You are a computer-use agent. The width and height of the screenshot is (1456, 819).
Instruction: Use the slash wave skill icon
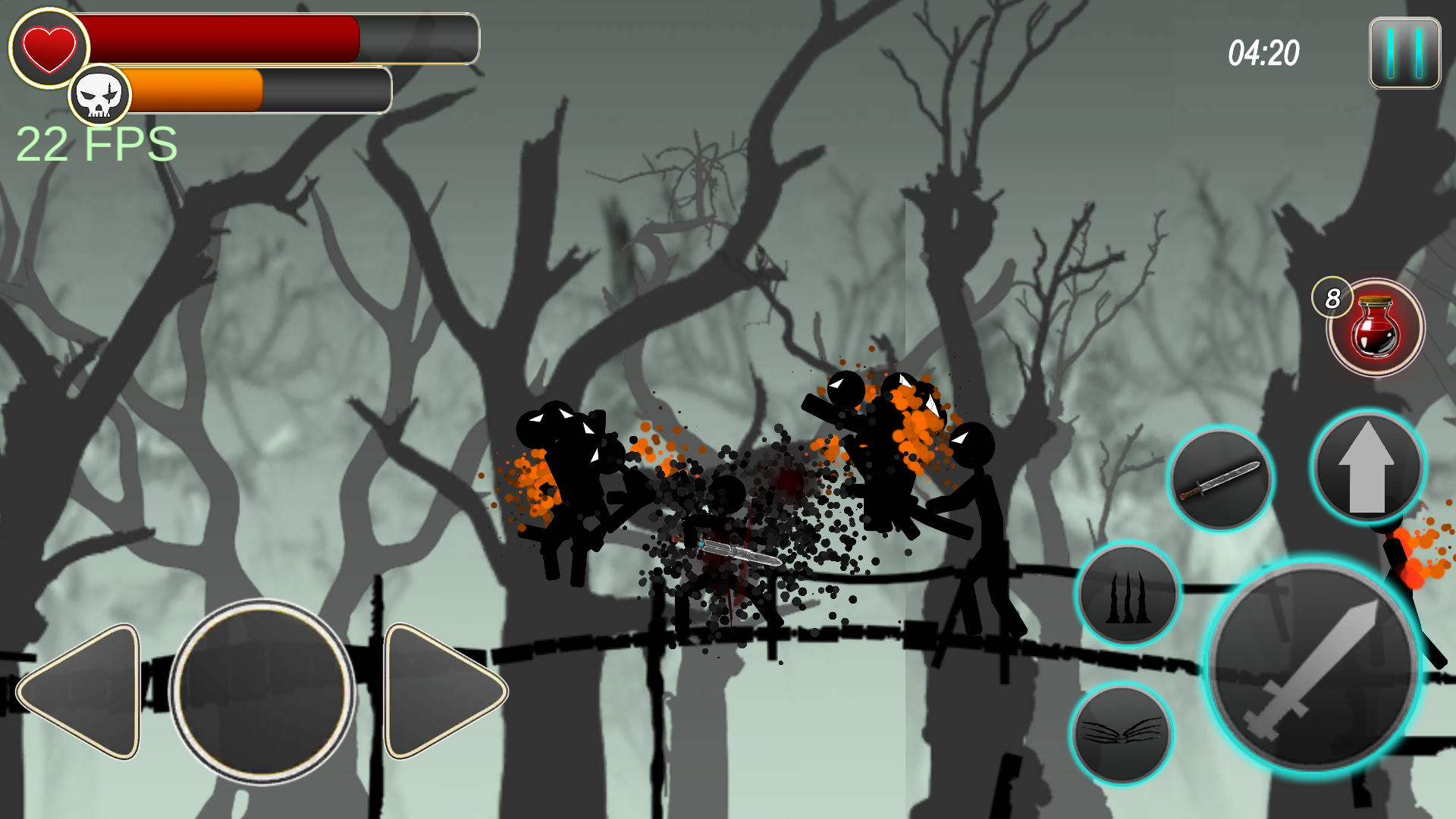click(1123, 730)
